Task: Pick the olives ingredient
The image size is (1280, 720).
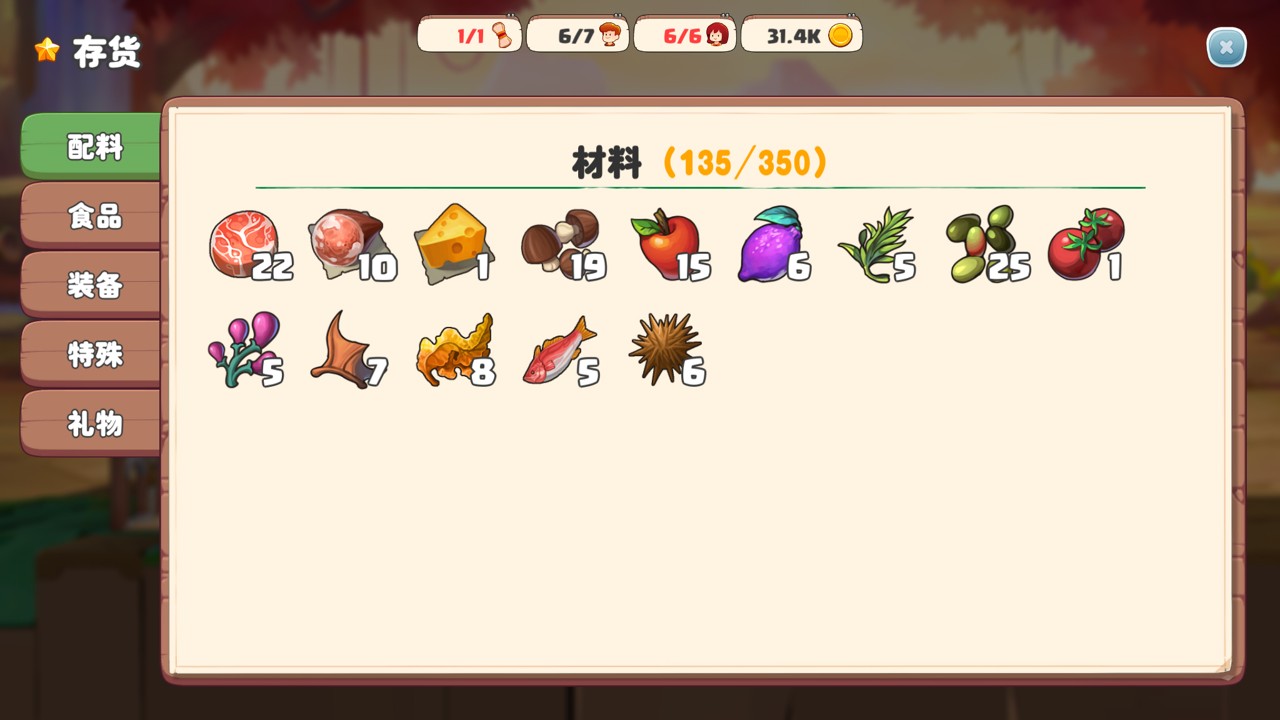Action: 981,245
